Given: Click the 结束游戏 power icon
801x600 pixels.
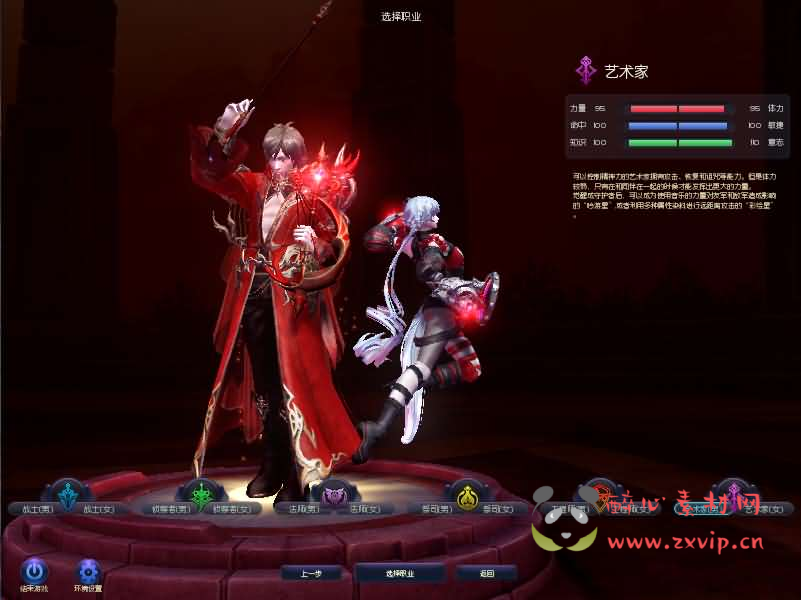Looking at the screenshot, I should coord(35,570).
